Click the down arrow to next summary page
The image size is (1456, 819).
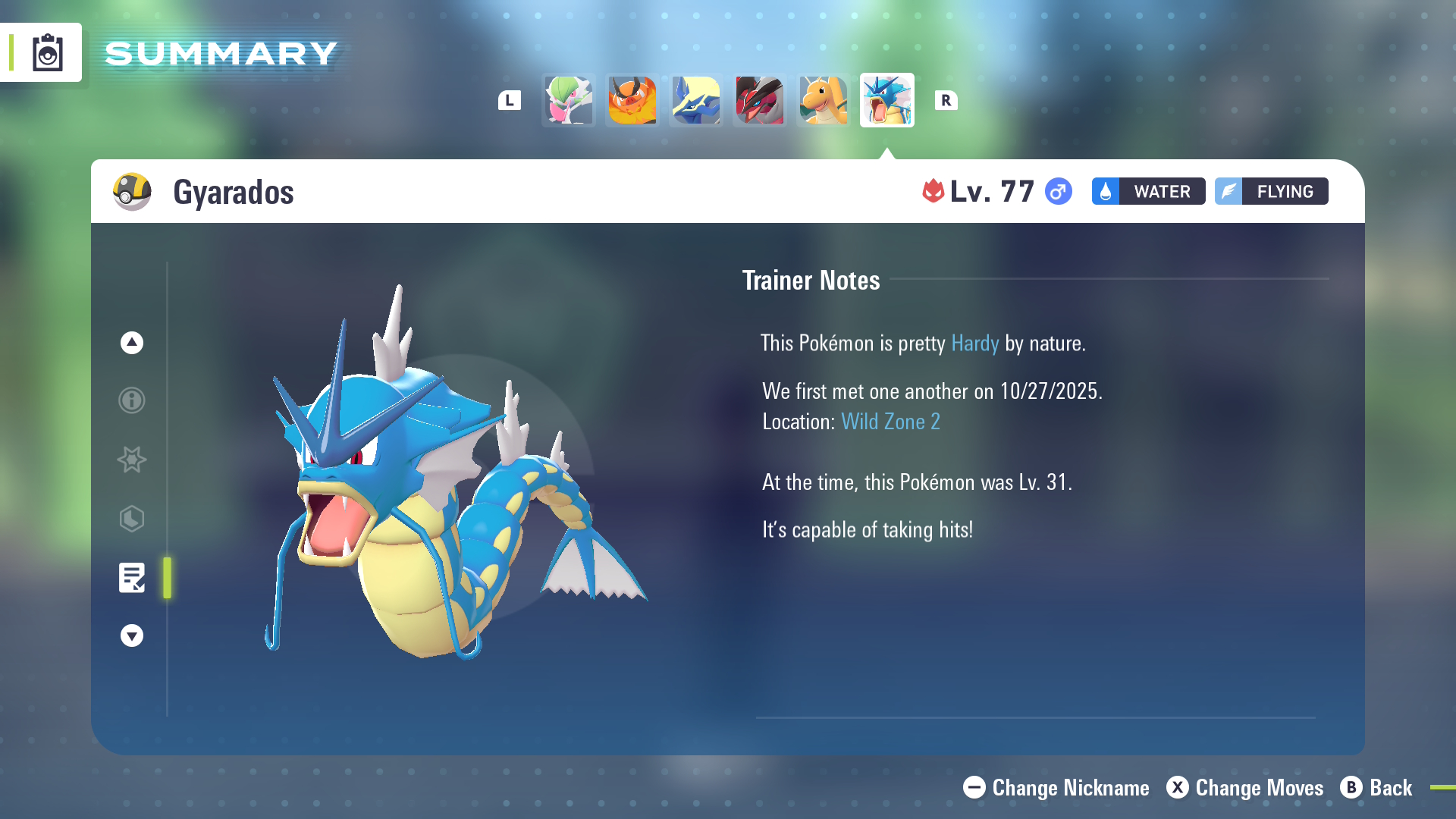[x=131, y=635]
